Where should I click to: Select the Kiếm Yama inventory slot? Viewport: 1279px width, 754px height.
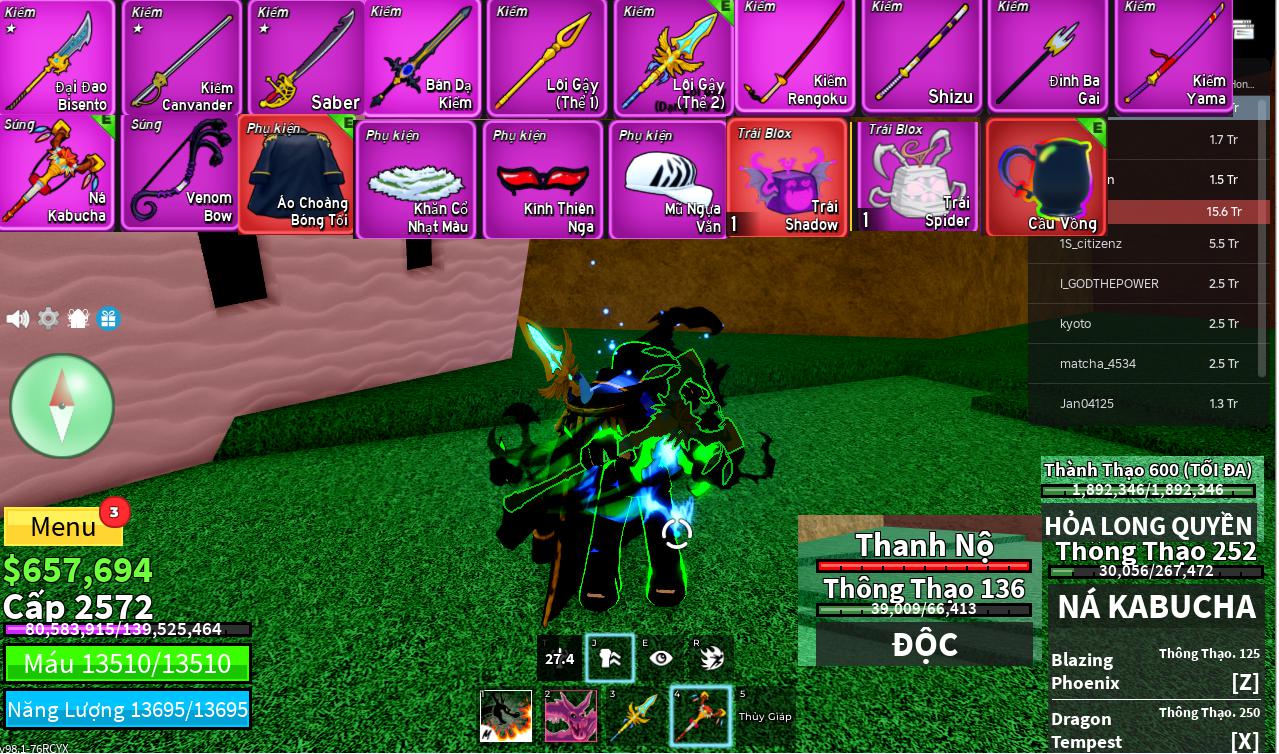[x=1174, y=56]
